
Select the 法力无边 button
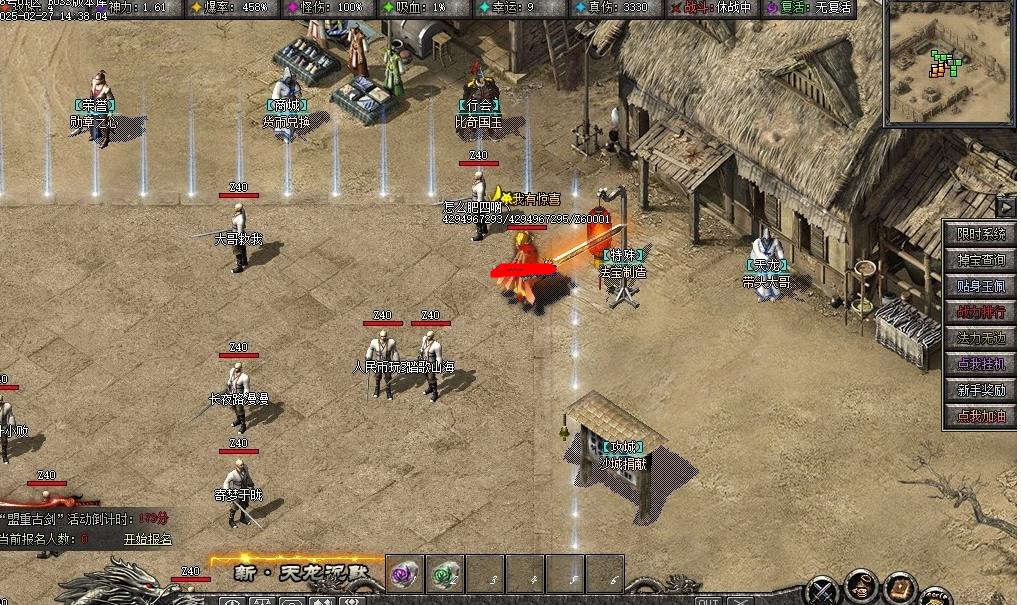coord(980,338)
